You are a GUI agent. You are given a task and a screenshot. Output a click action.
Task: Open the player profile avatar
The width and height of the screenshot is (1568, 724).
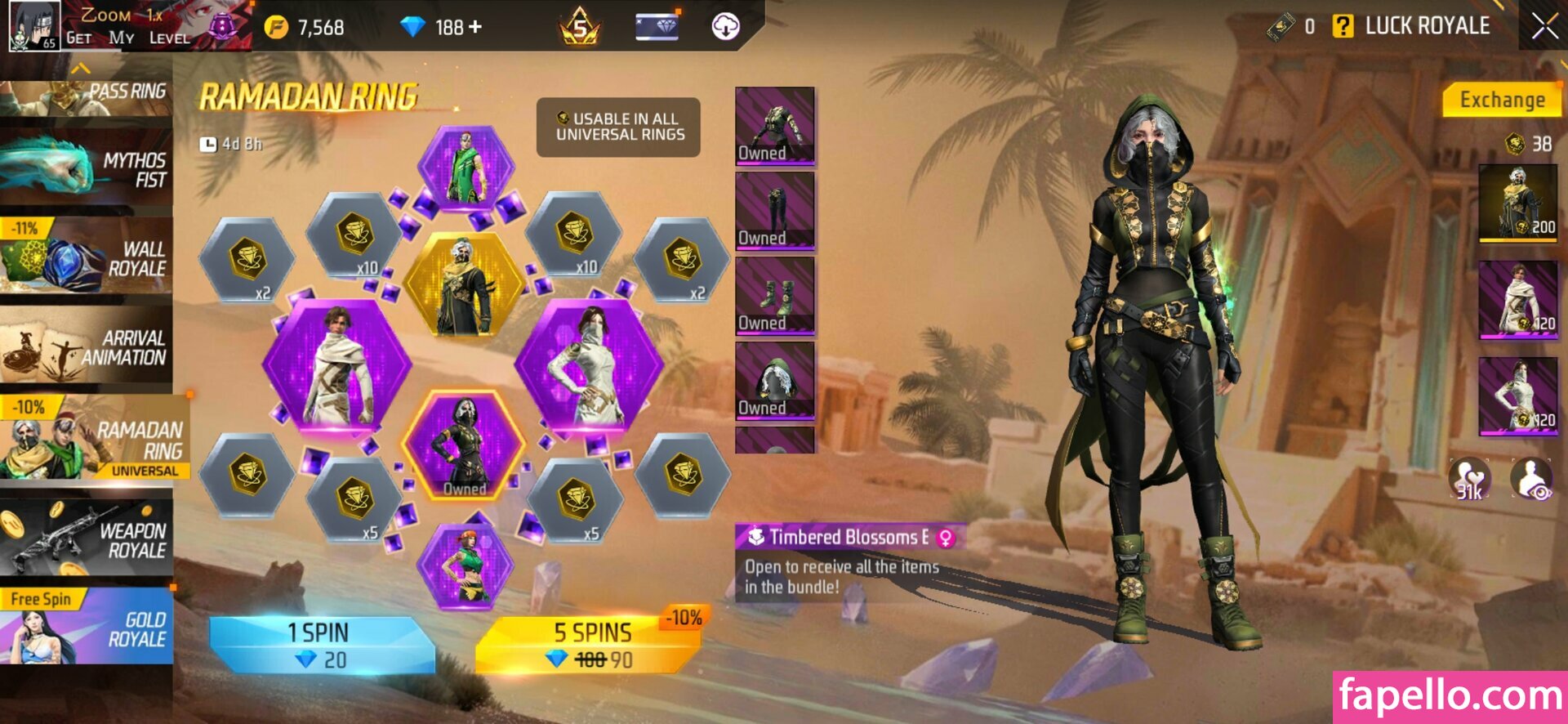pyautogui.click(x=34, y=26)
